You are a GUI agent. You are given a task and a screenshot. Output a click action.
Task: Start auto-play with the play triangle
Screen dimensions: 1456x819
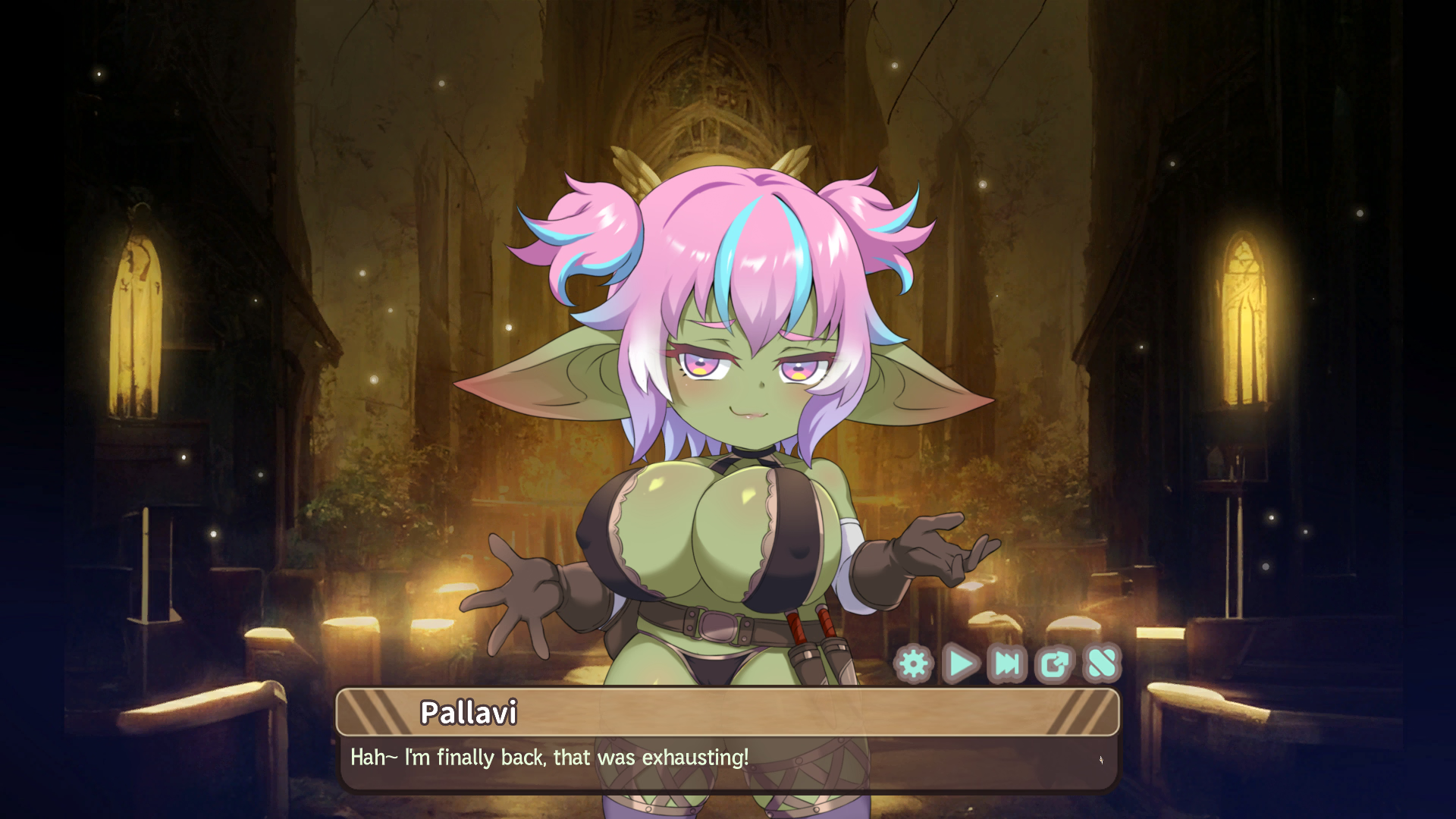coord(961,664)
